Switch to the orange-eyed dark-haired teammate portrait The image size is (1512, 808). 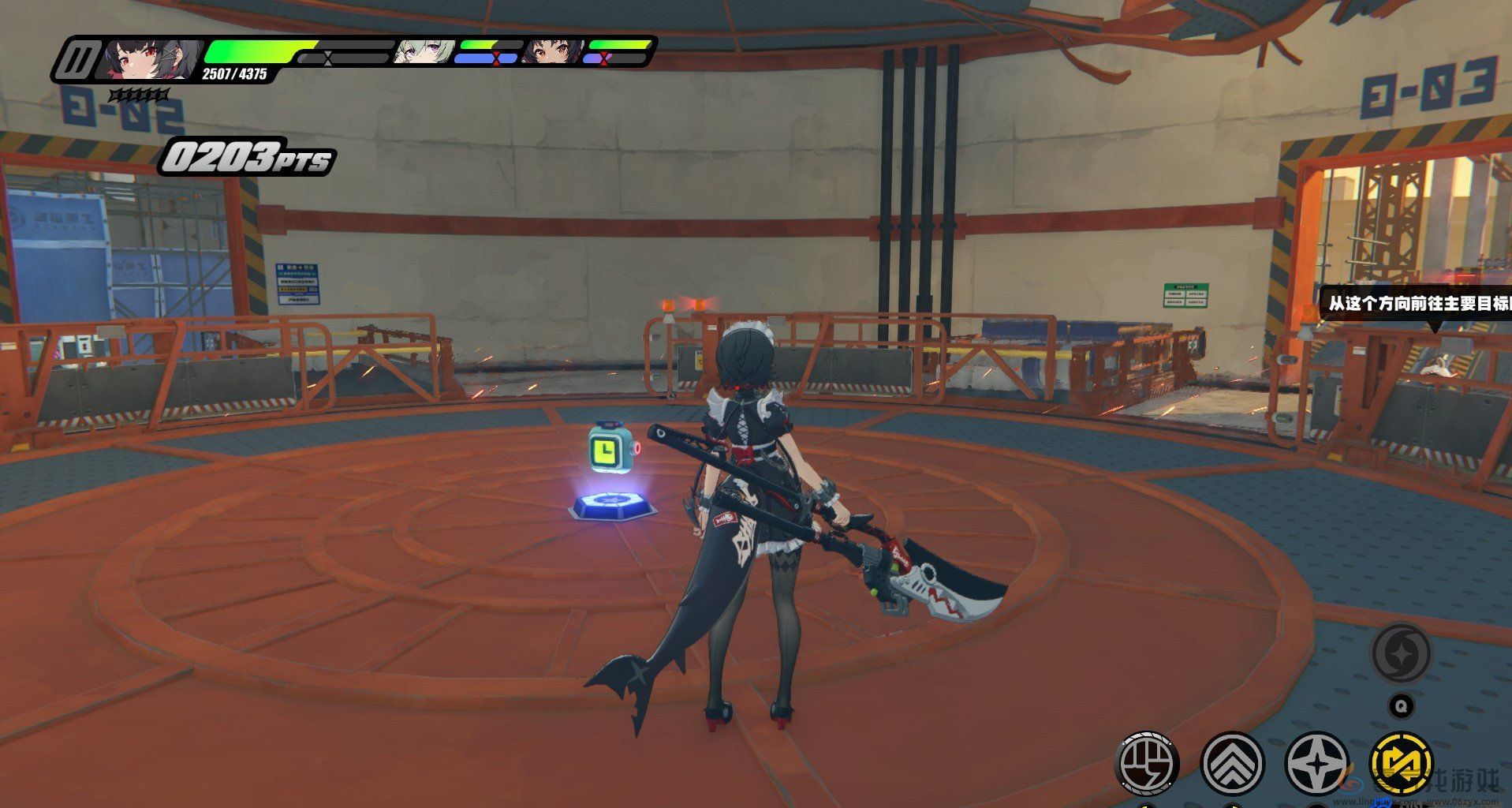(553, 52)
